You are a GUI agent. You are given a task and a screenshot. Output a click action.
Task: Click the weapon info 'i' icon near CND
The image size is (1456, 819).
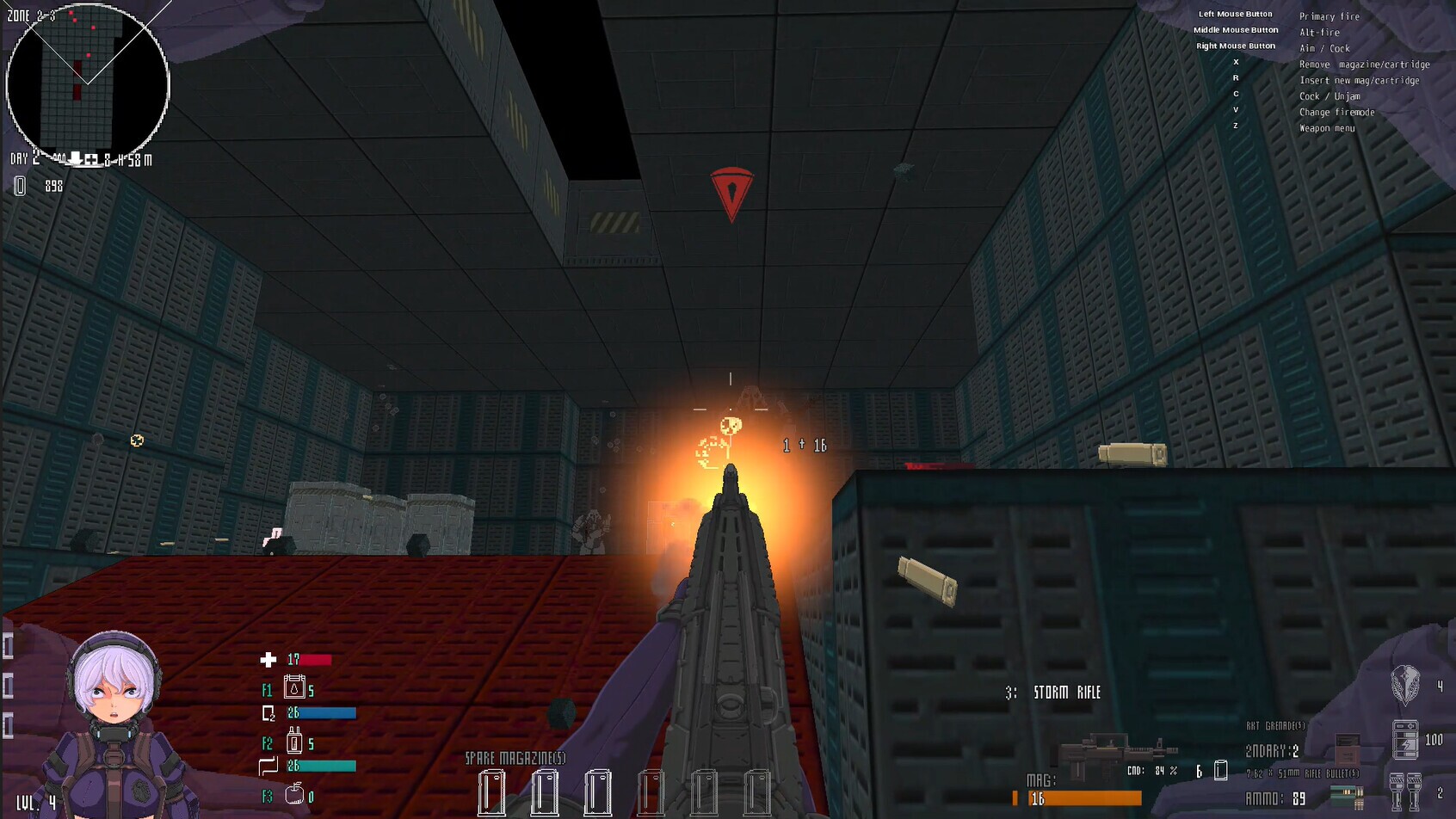1221,768
